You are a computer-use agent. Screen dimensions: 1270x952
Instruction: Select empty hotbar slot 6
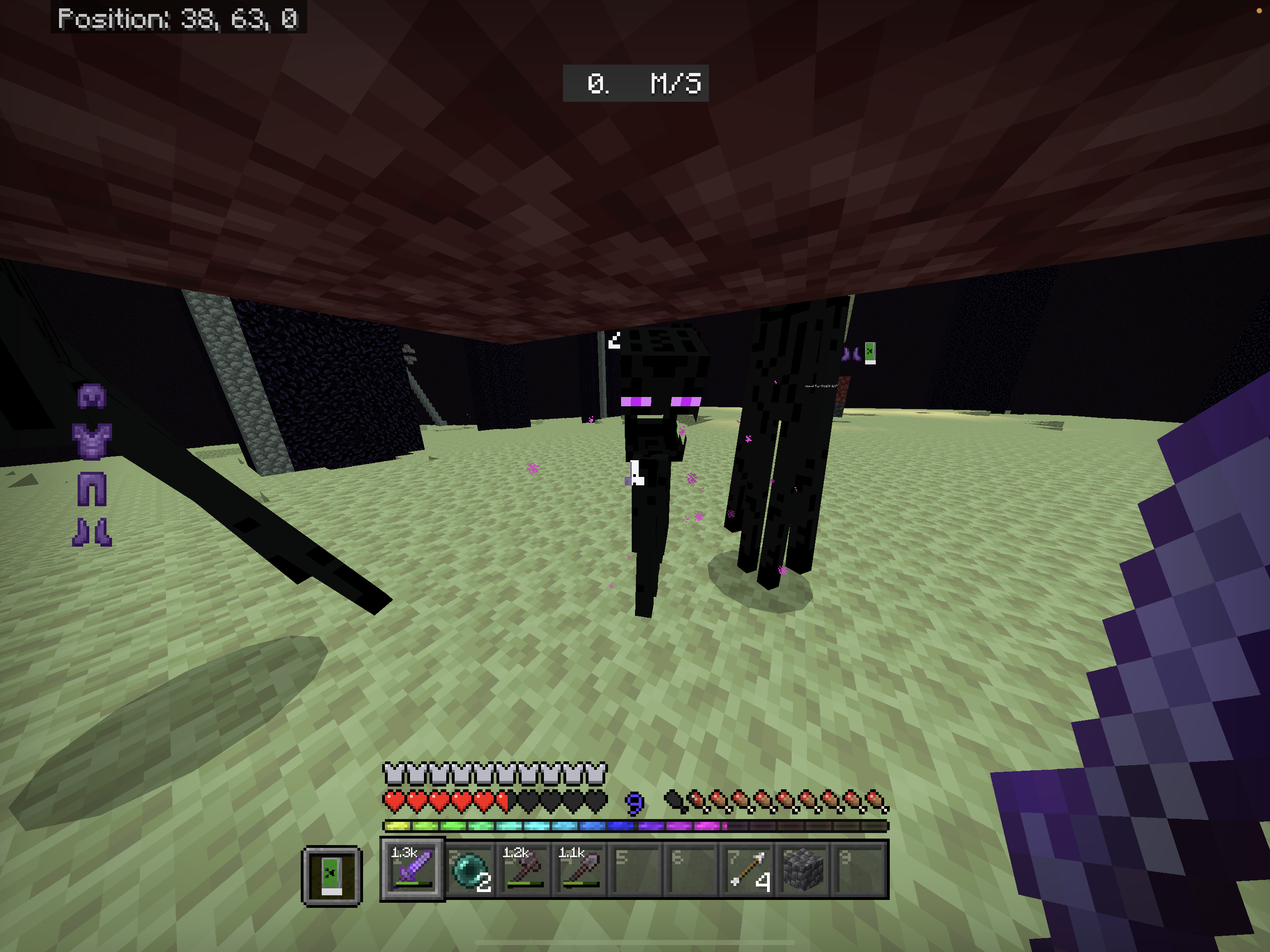(x=692, y=869)
